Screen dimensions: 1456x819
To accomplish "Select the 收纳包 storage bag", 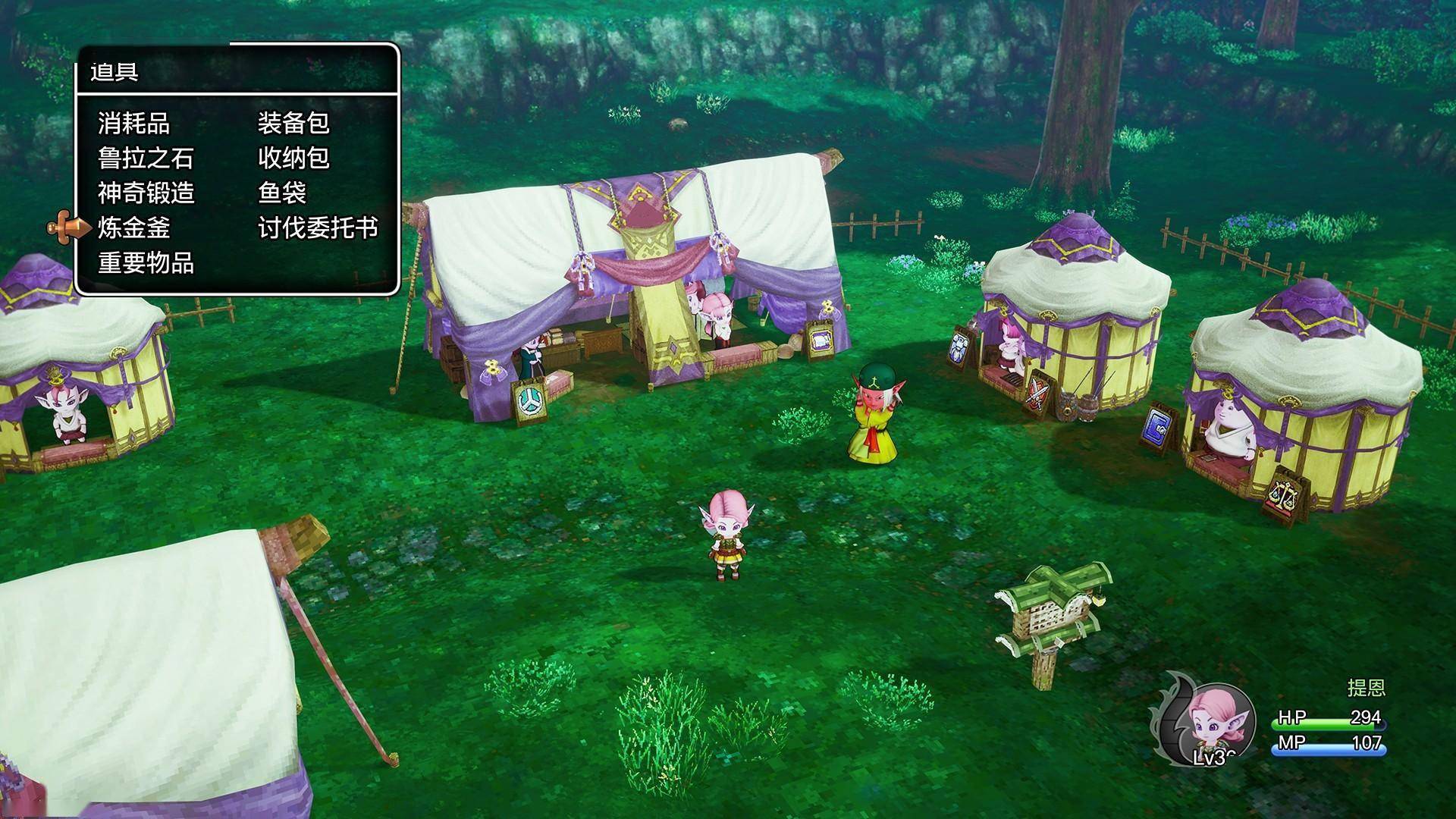I will tap(293, 158).
